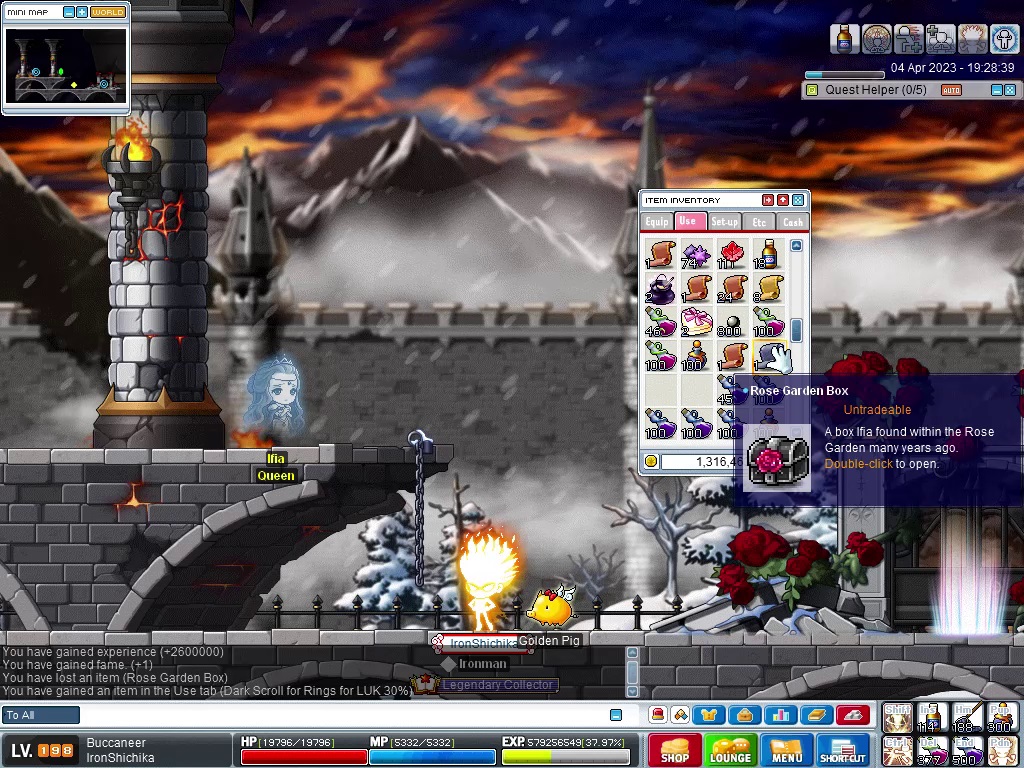The height and width of the screenshot is (768, 1024).
Task: Open the World map from minimap
Action: [108, 12]
